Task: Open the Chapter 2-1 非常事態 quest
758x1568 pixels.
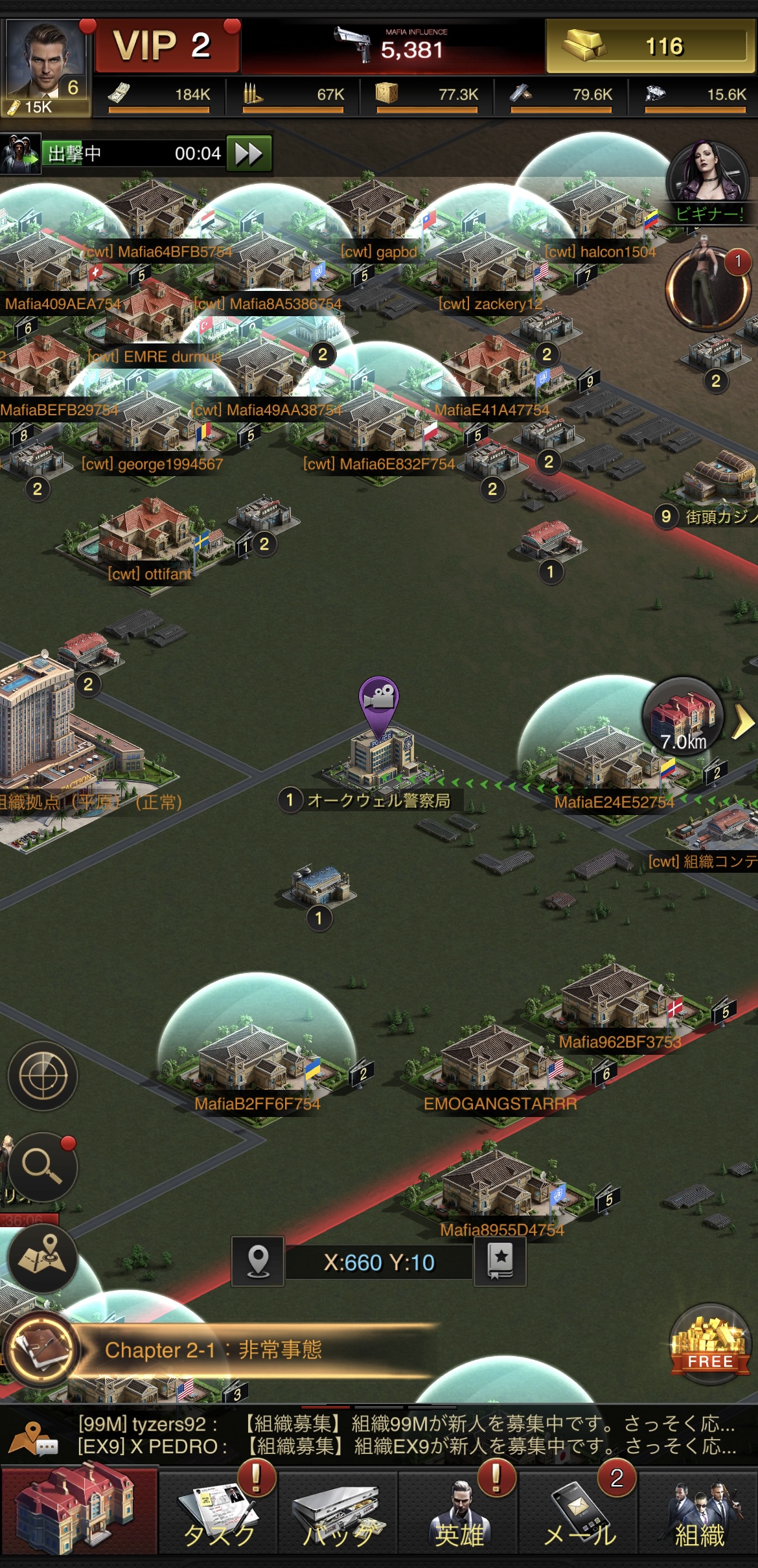Action: [x=214, y=1350]
